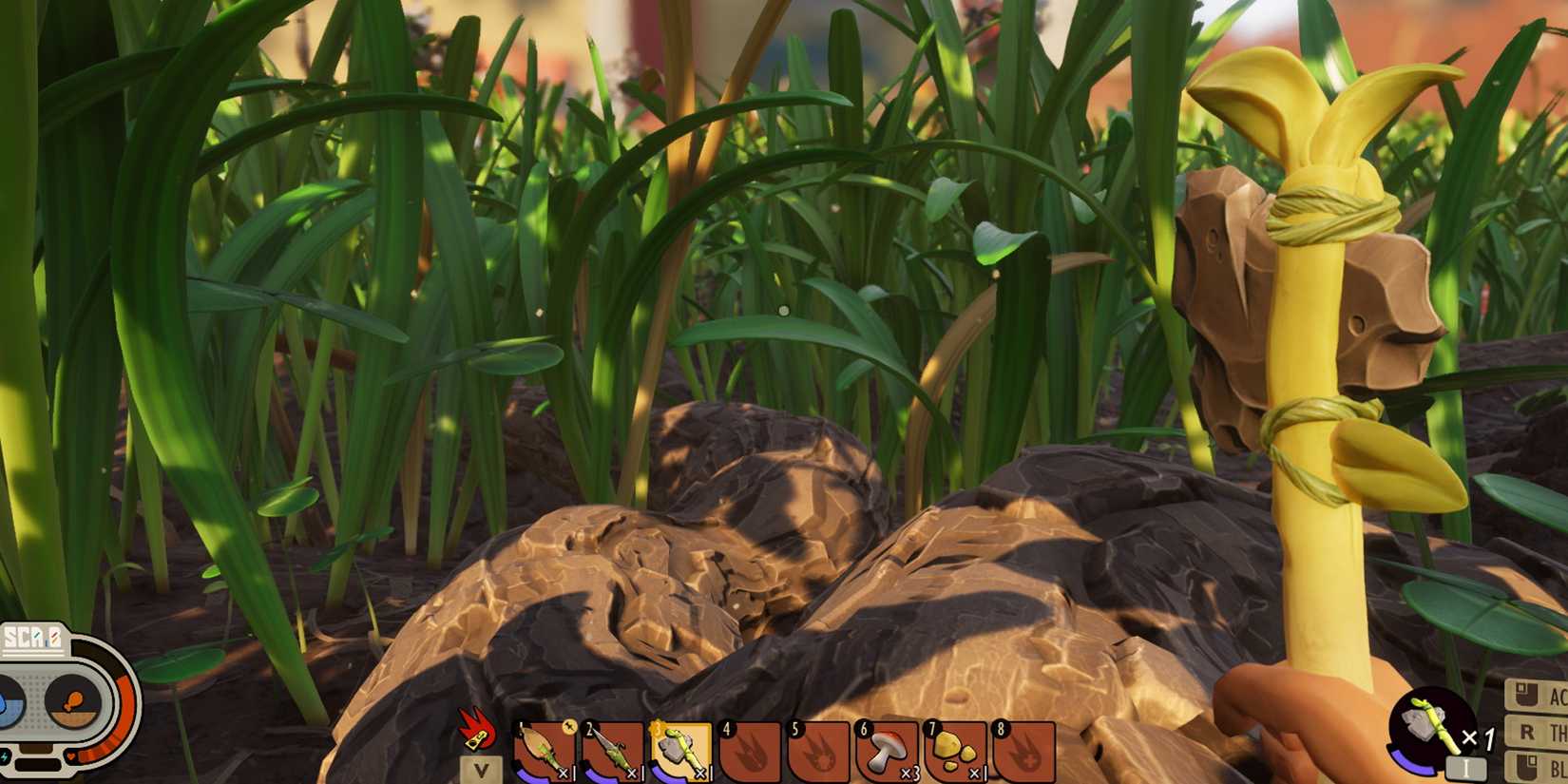The height and width of the screenshot is (784, 1568).
Task: Select the SCA.0 label tab on the device
Action: 32,637
